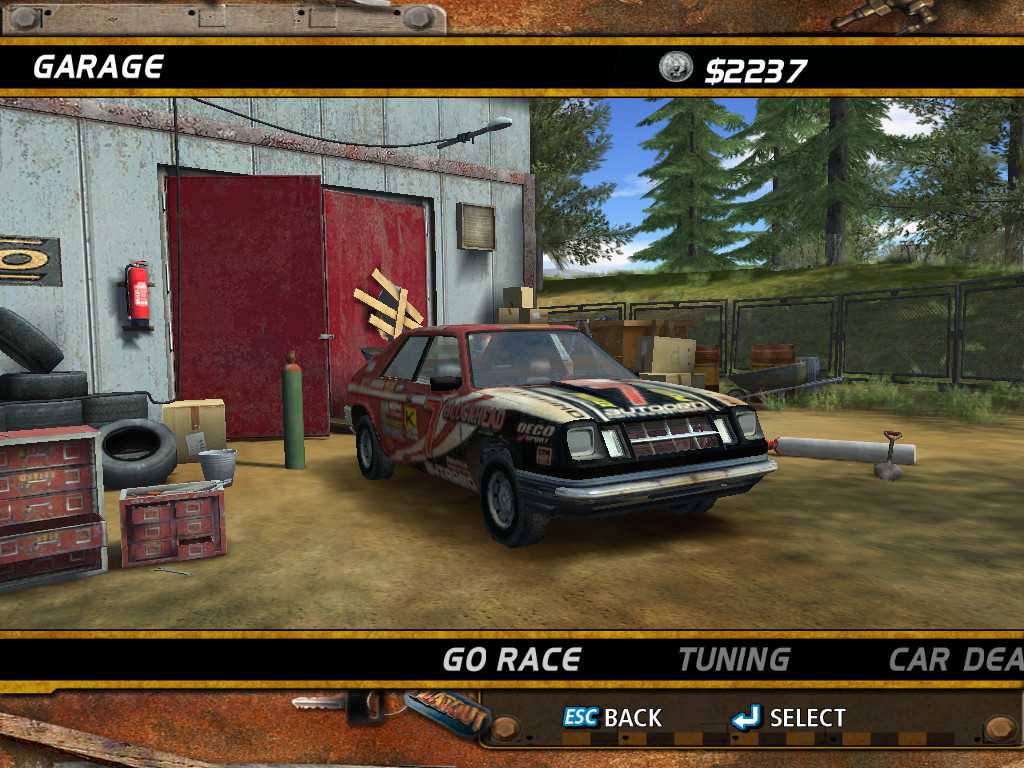Go to the CAR DEALER option
The height and width of the screenshot is (768, 1024).
tap(956, 660)
